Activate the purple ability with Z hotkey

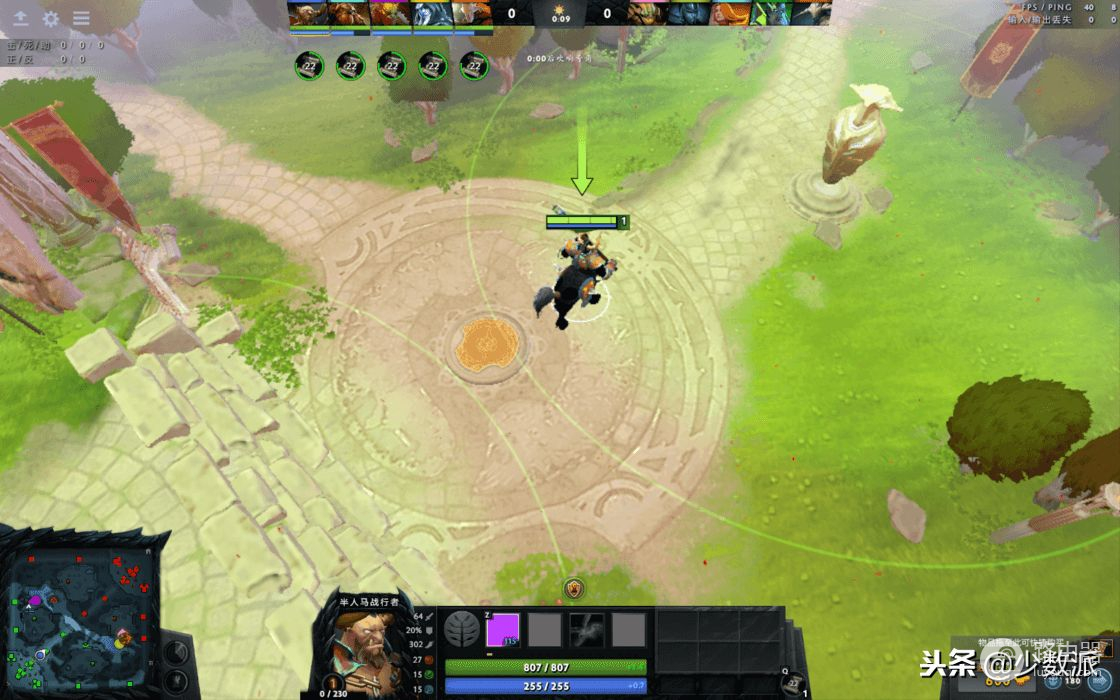[503, 630]
